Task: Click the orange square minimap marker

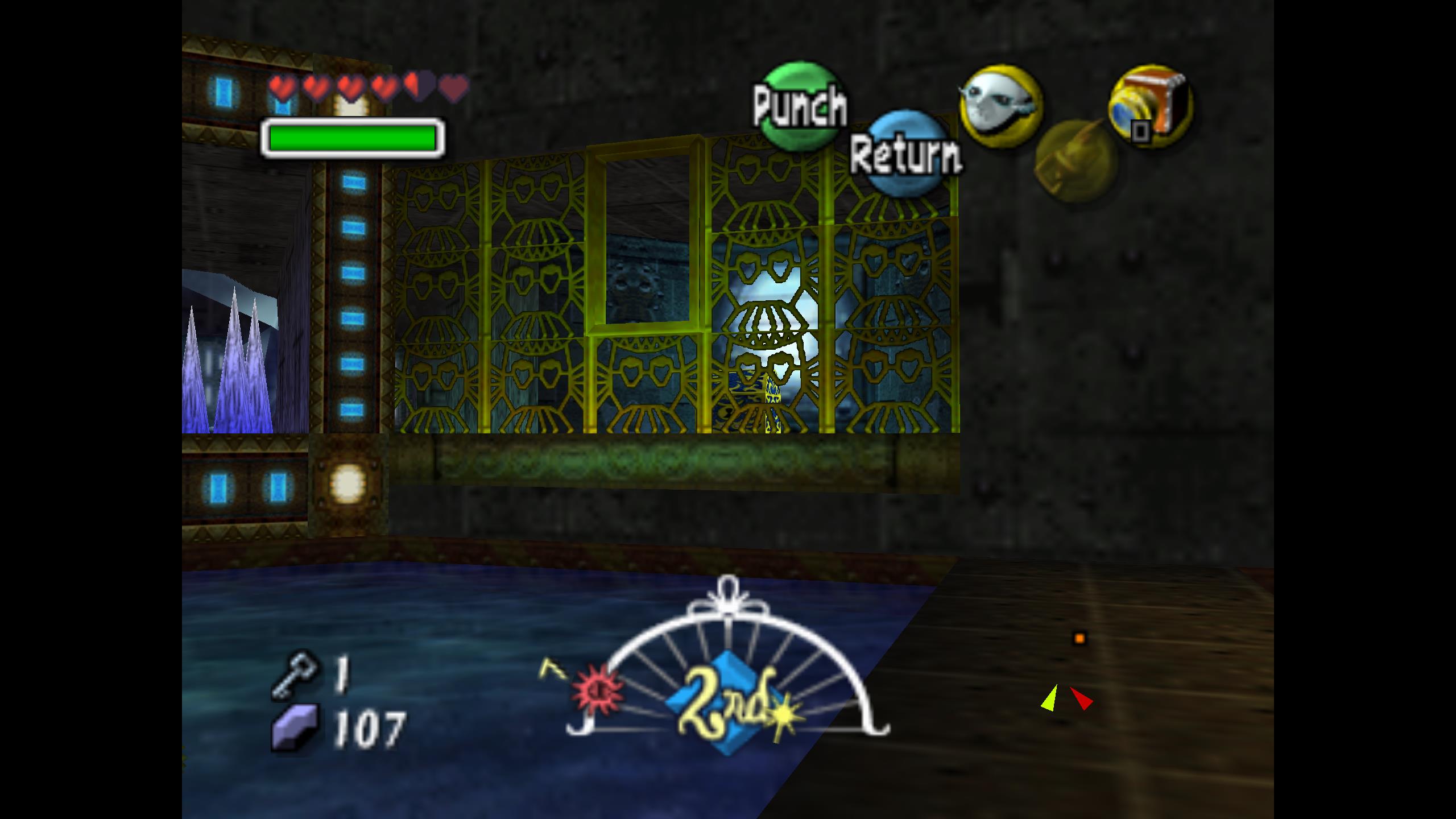Action: [1079, 638]
